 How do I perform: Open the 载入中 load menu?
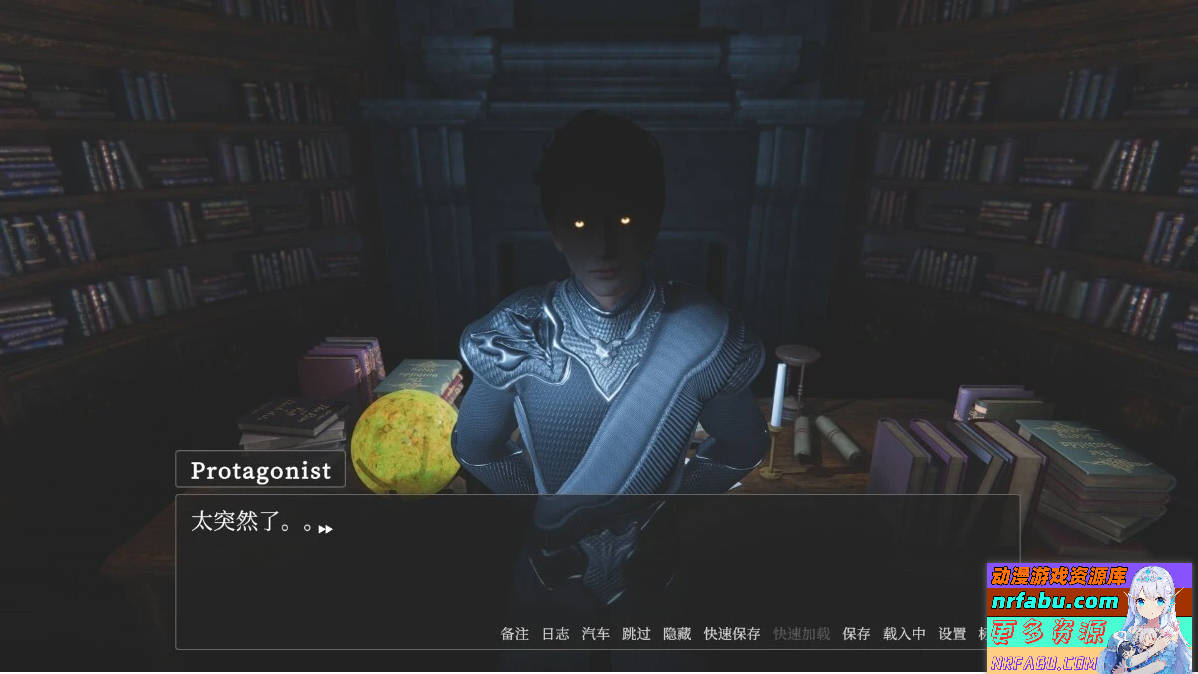[904, 634]
